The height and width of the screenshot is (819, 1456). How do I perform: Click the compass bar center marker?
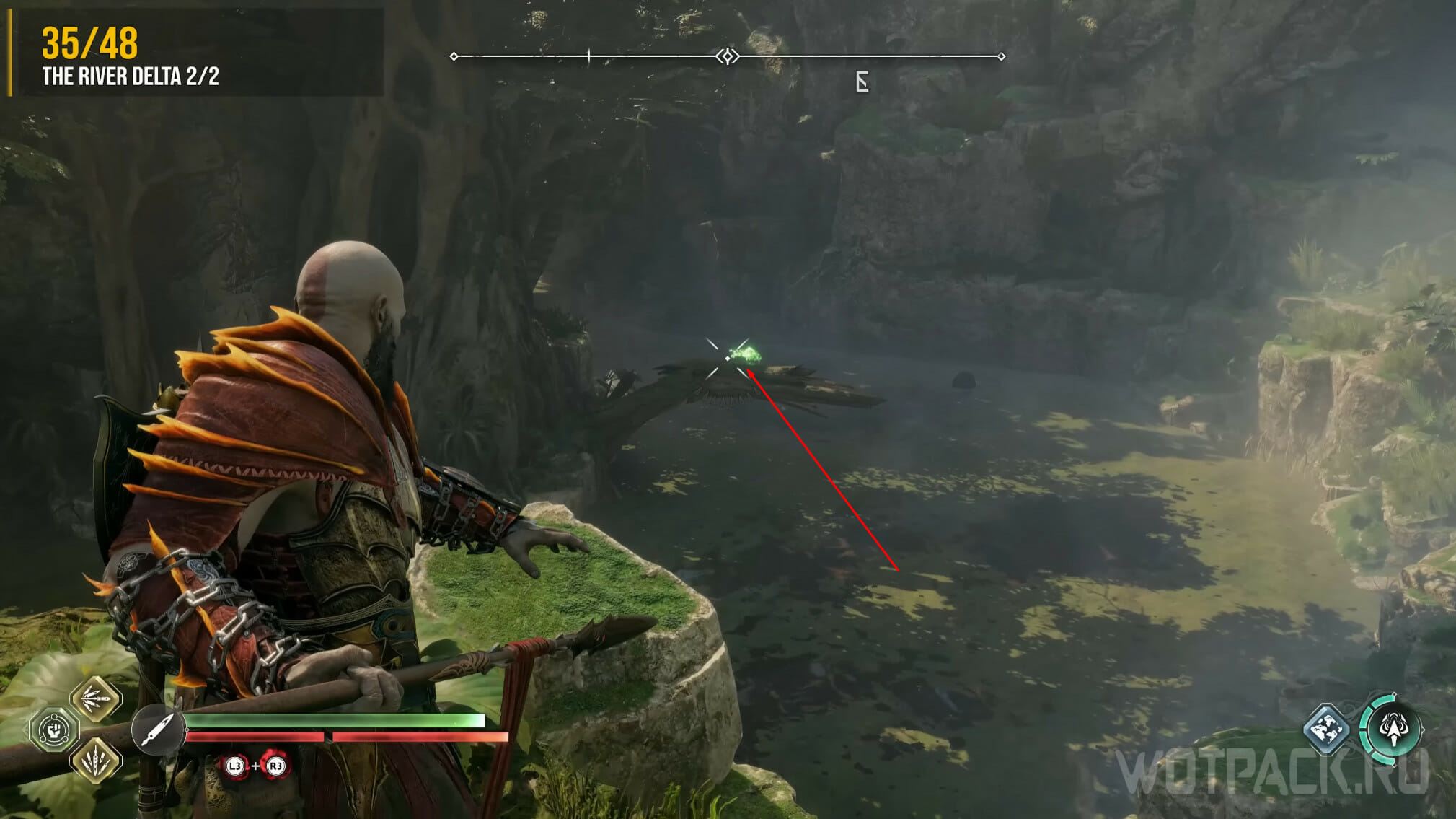pyautogui.click(x=728, y=56)
